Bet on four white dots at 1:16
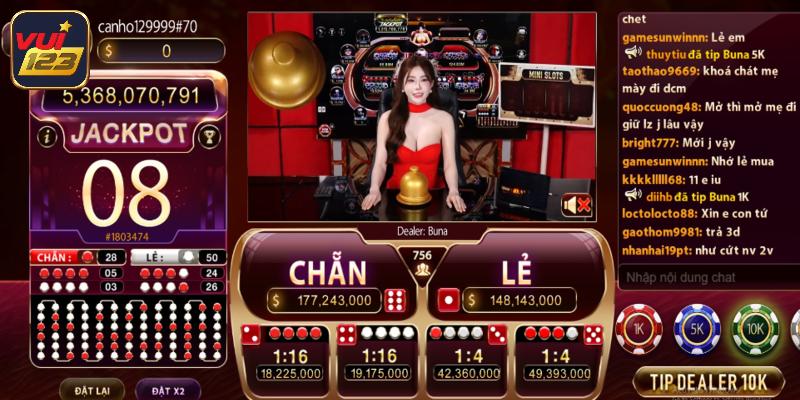This screenshot has width=800, height=400. [380, 353]
